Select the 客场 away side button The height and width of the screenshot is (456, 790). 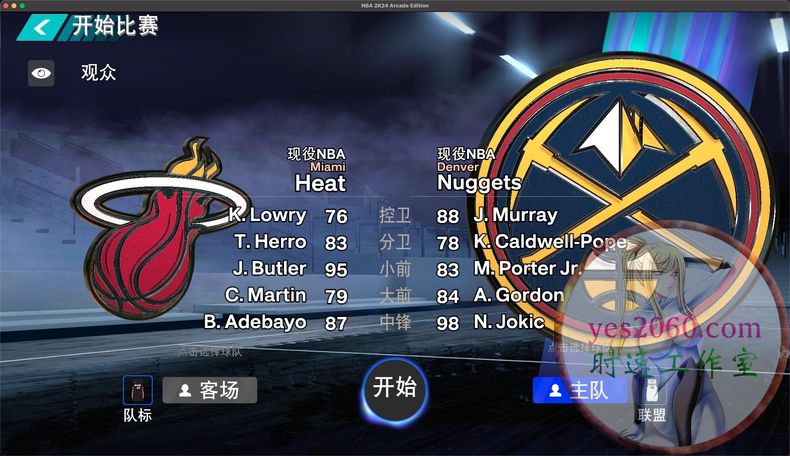[209, 390]
